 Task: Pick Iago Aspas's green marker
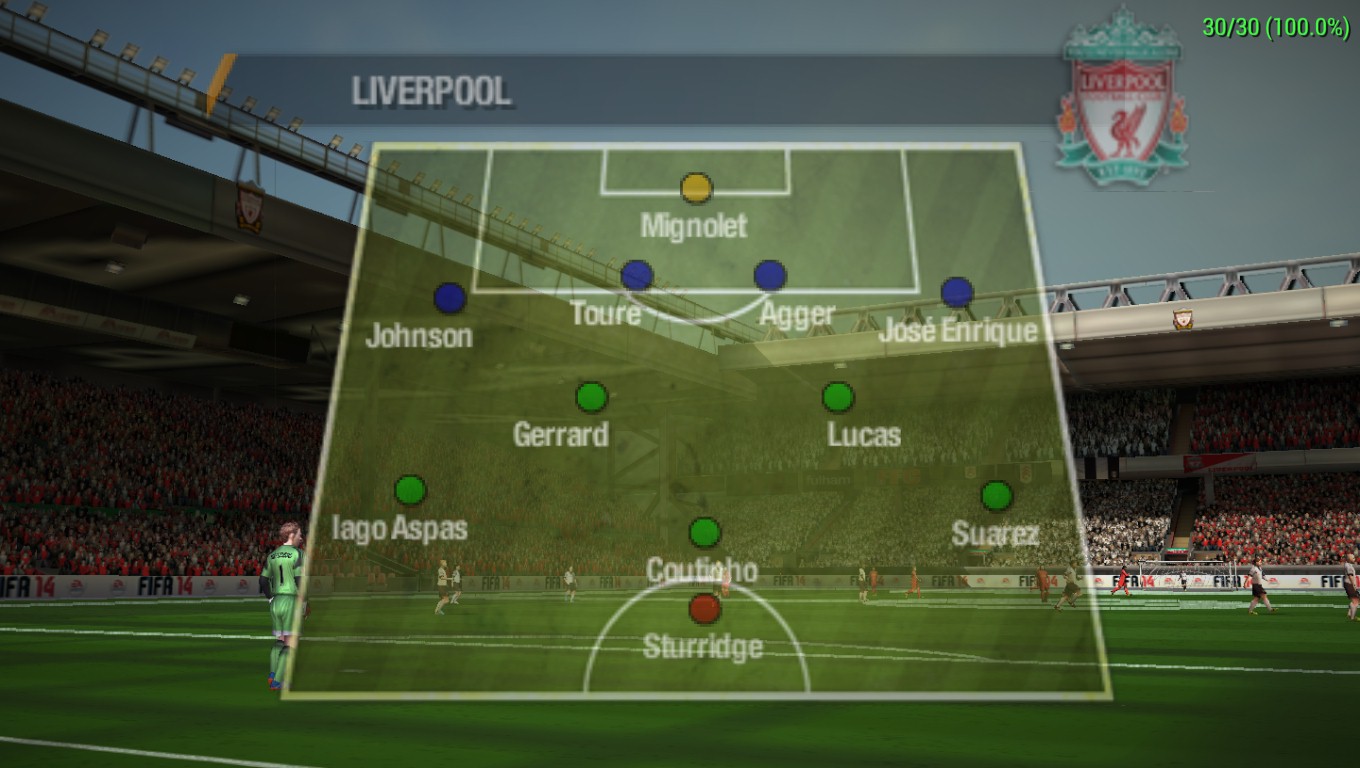[x=410, y=490]
